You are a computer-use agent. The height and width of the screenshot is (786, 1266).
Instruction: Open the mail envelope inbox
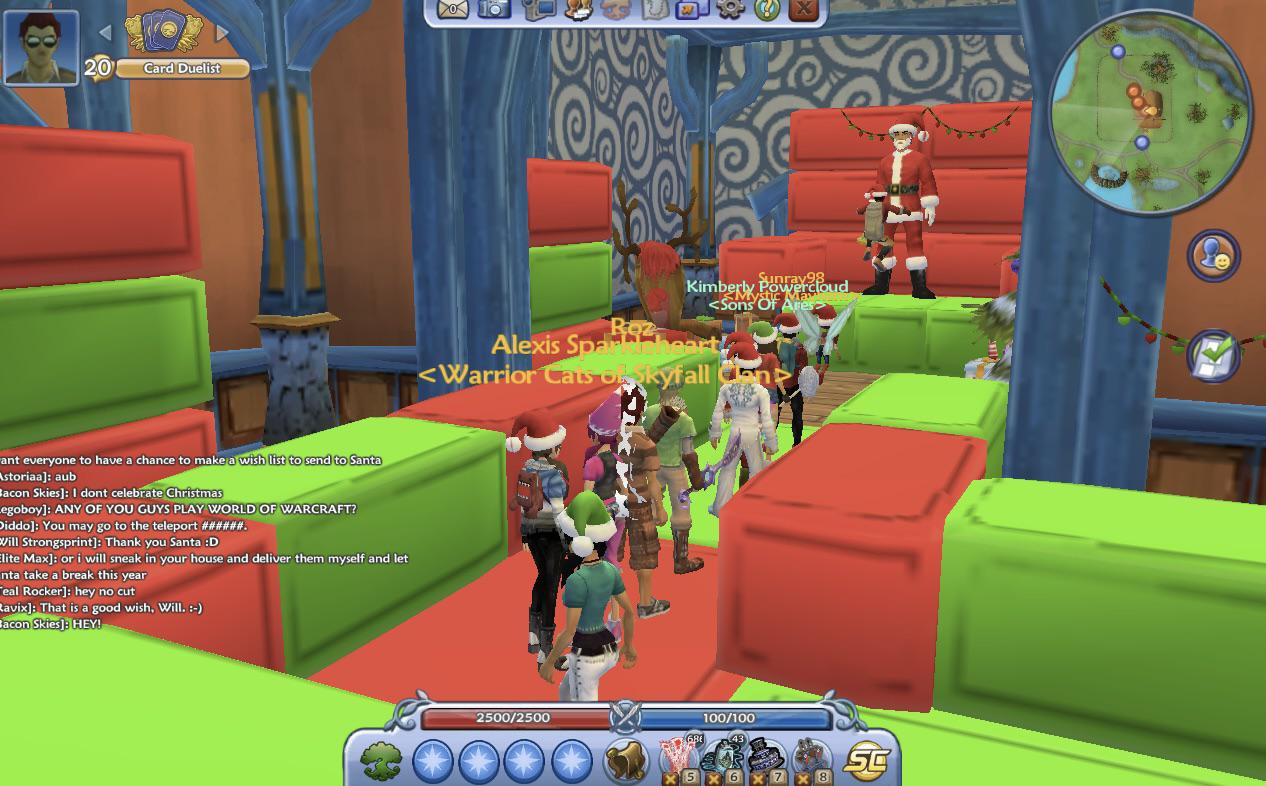click(453, 9)
